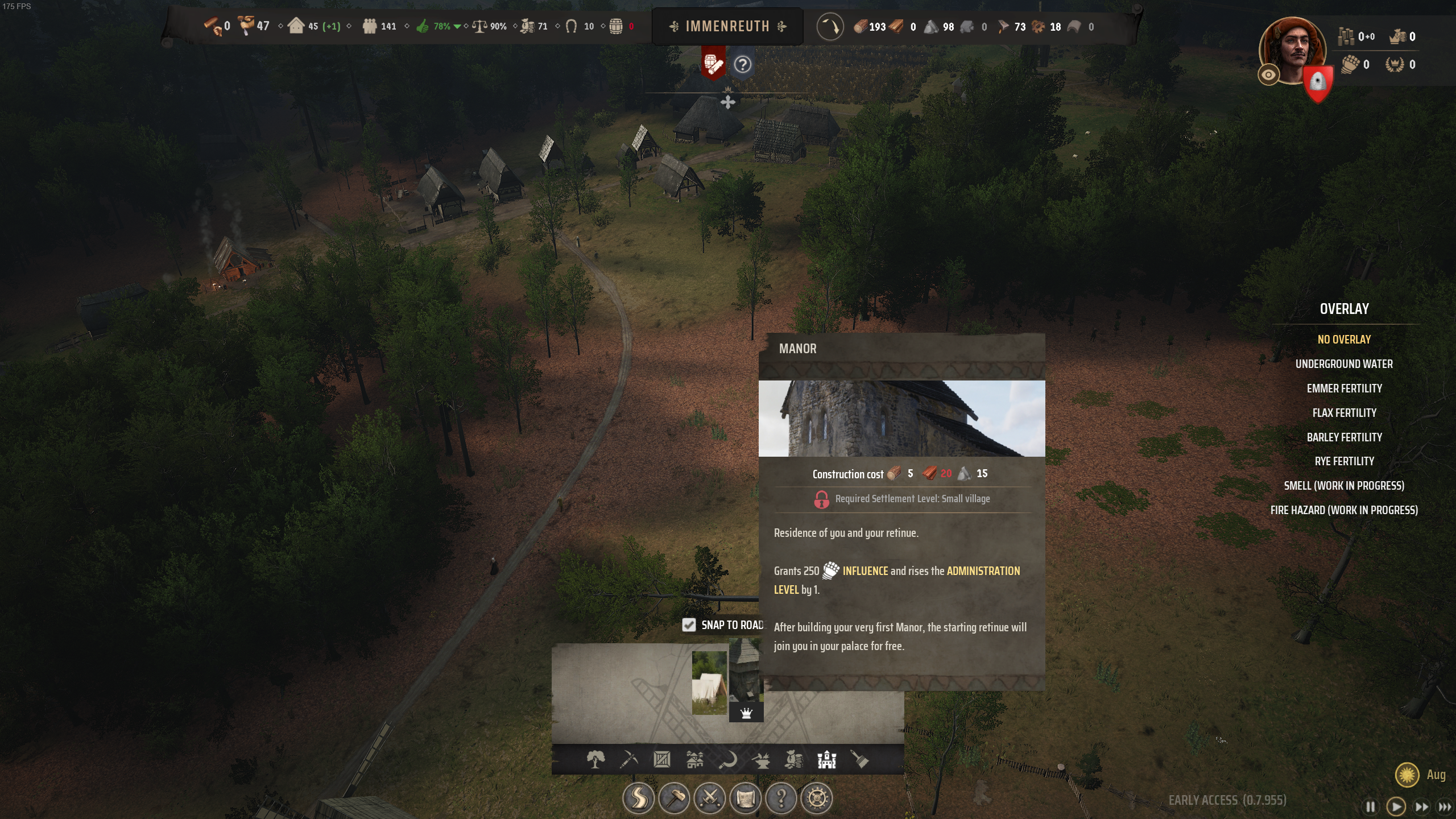
Task: Show the Underground Water overlay
Action: click(x=1344, y=364)
